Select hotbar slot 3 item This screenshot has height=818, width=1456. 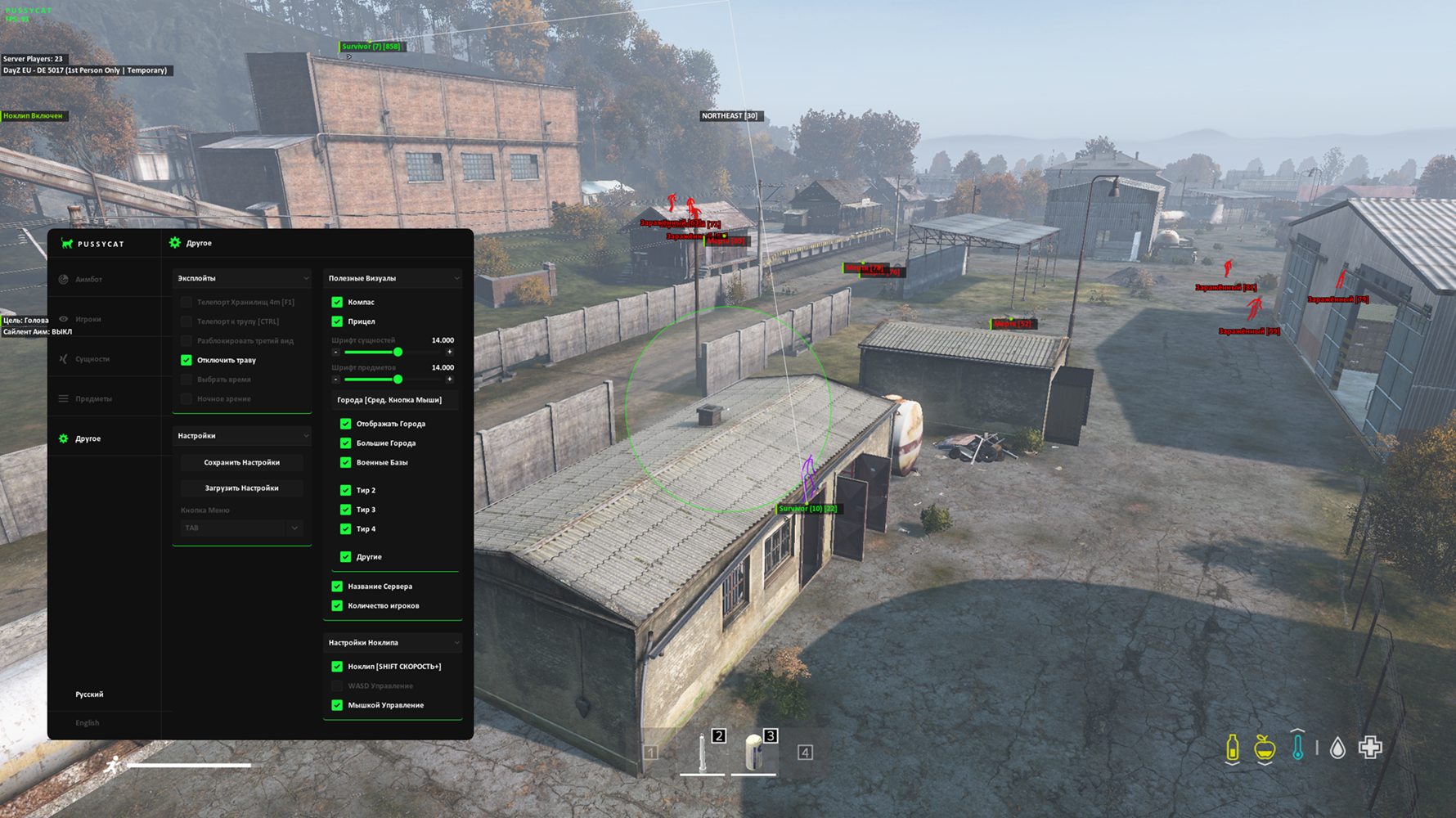click(x=754, y=751)
